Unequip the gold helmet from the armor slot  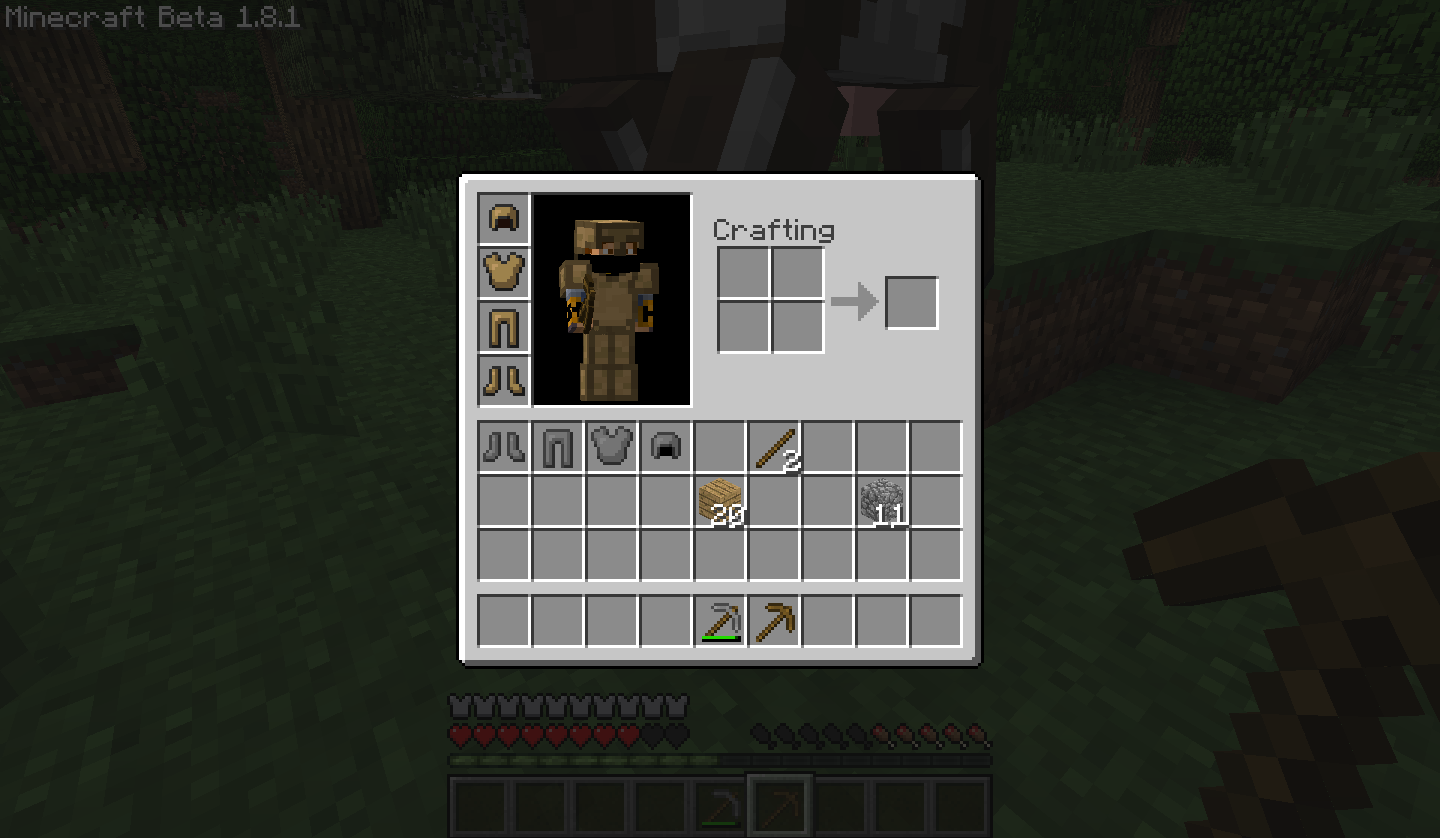pyautogui.click(x=504, y=219)
